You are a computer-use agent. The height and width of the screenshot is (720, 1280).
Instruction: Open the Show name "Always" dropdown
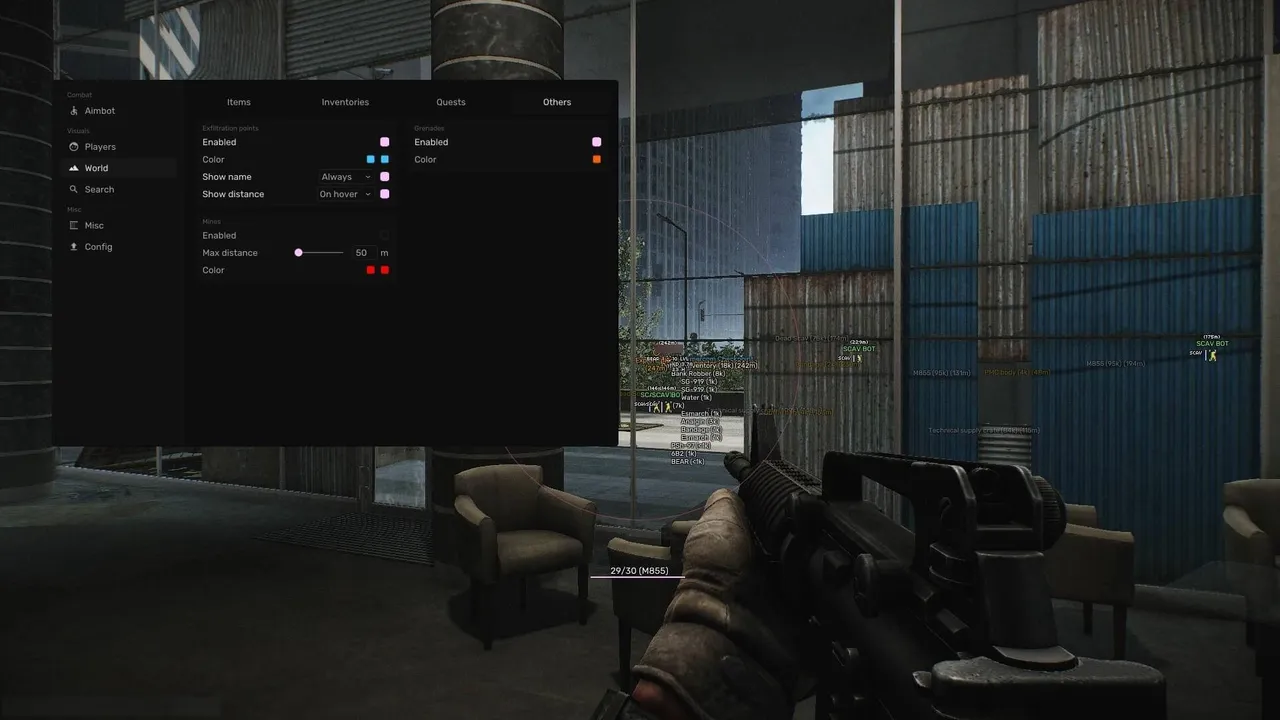(x=345, y=177)
